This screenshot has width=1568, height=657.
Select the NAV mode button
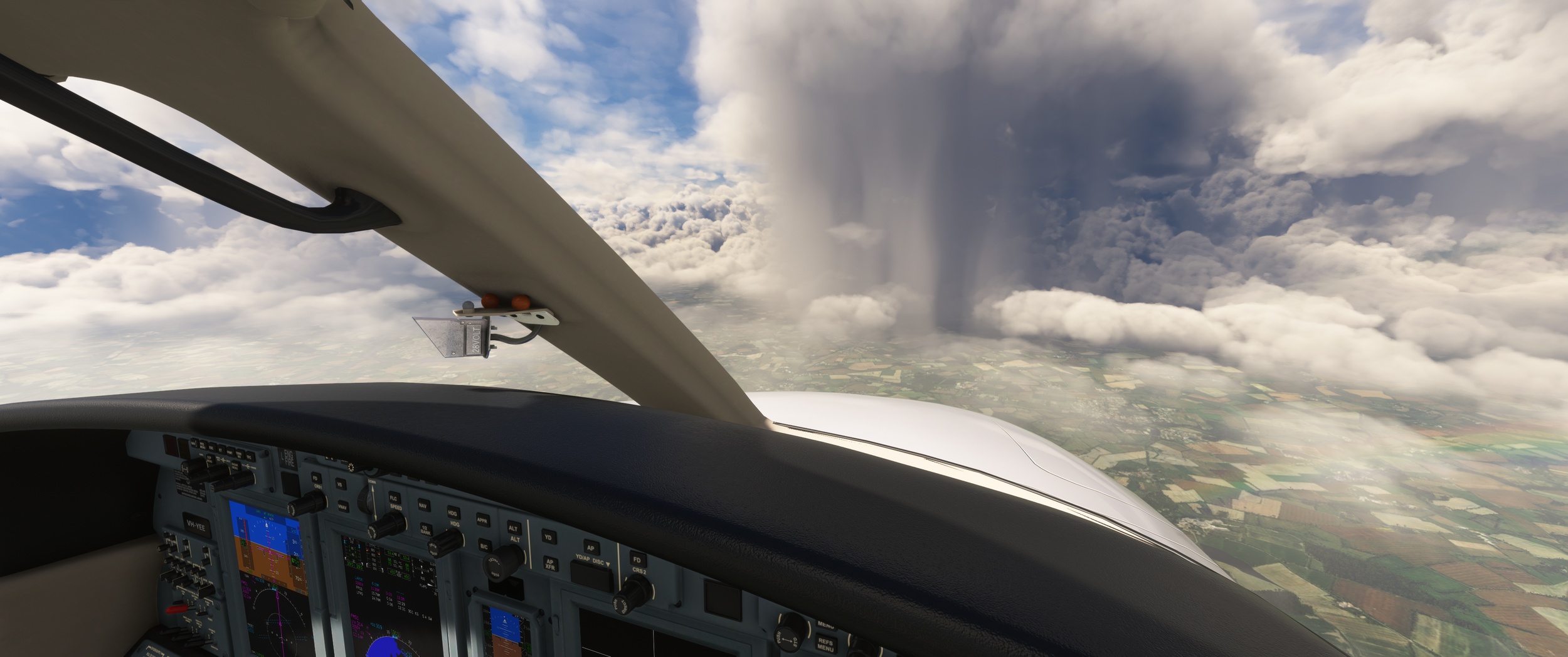(x=423, y=505)
